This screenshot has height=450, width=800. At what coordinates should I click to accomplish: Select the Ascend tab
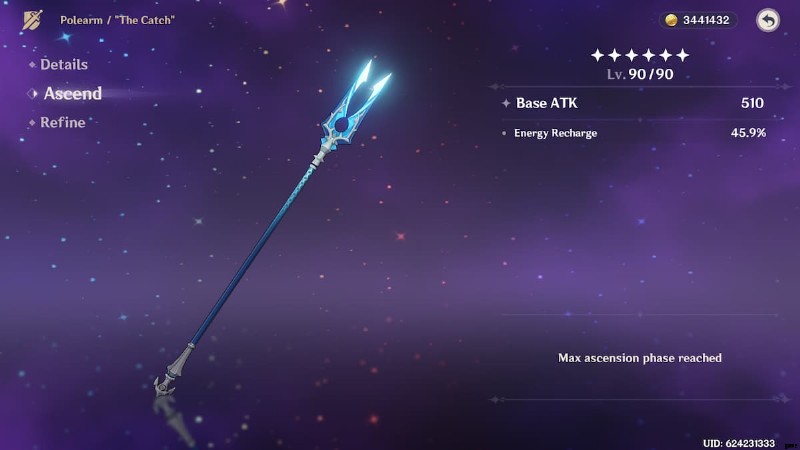coord(72,94)
